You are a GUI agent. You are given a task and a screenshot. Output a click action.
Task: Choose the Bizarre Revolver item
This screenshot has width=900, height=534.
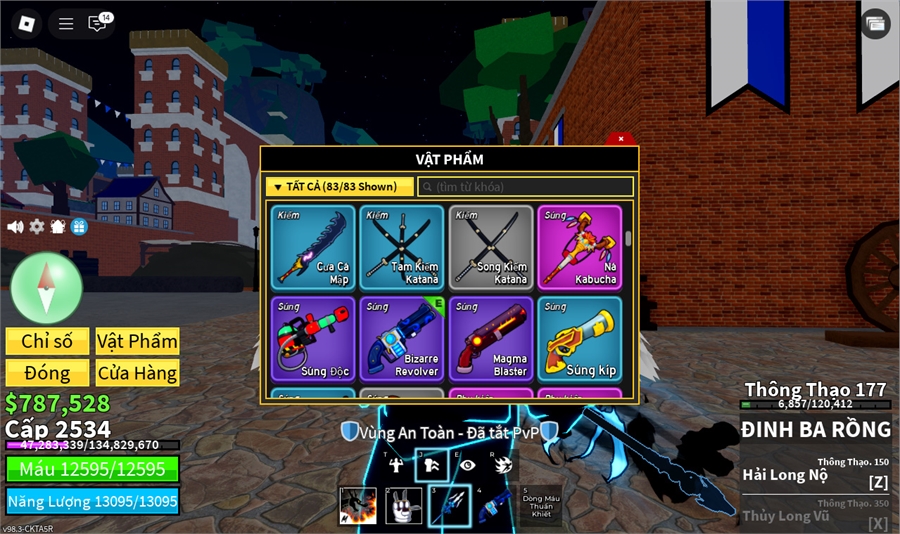(402, 339)
